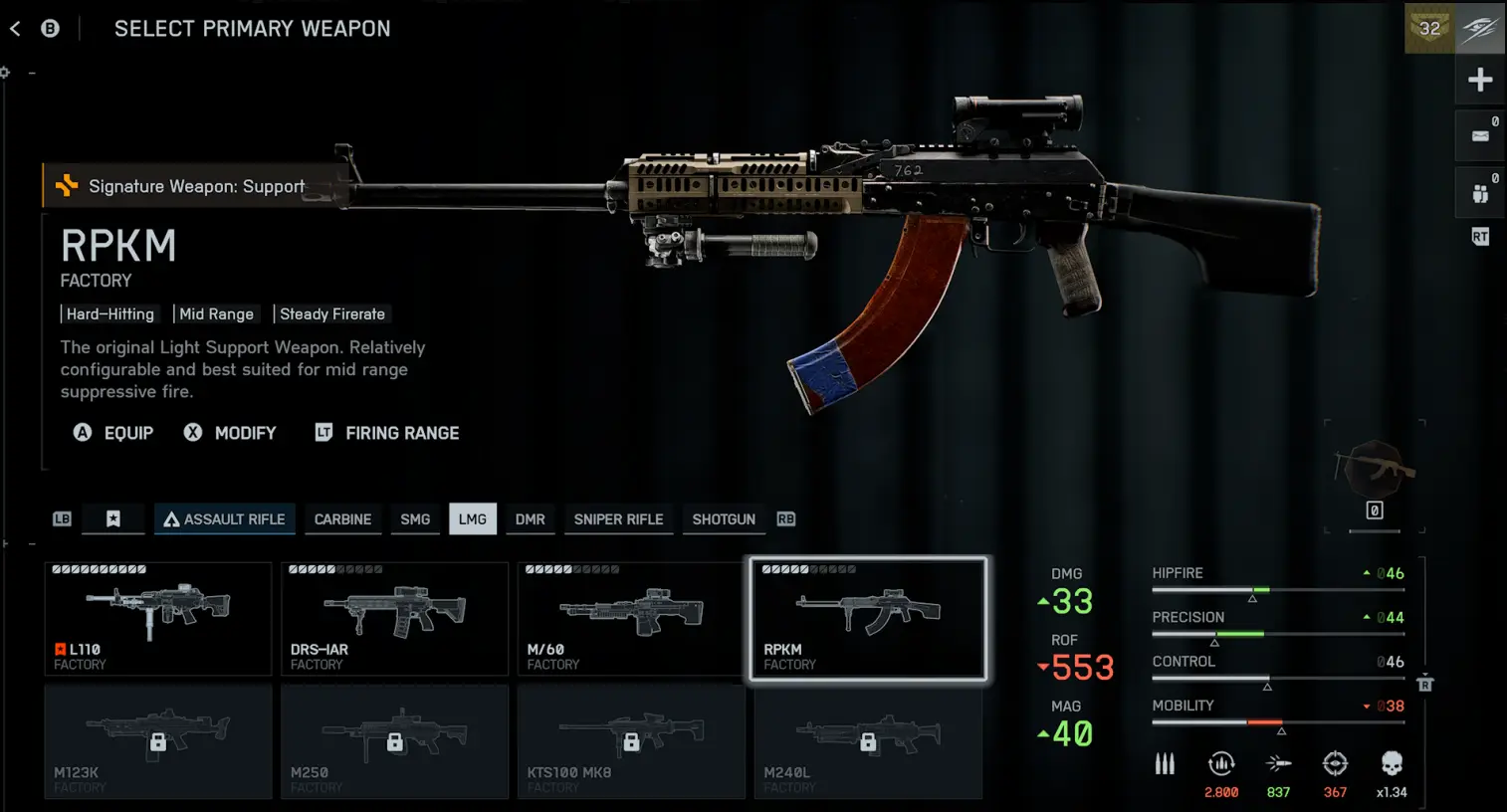
Task: Pick the M/60 Factory weapon tile
Action: click(x=631, y=618)
